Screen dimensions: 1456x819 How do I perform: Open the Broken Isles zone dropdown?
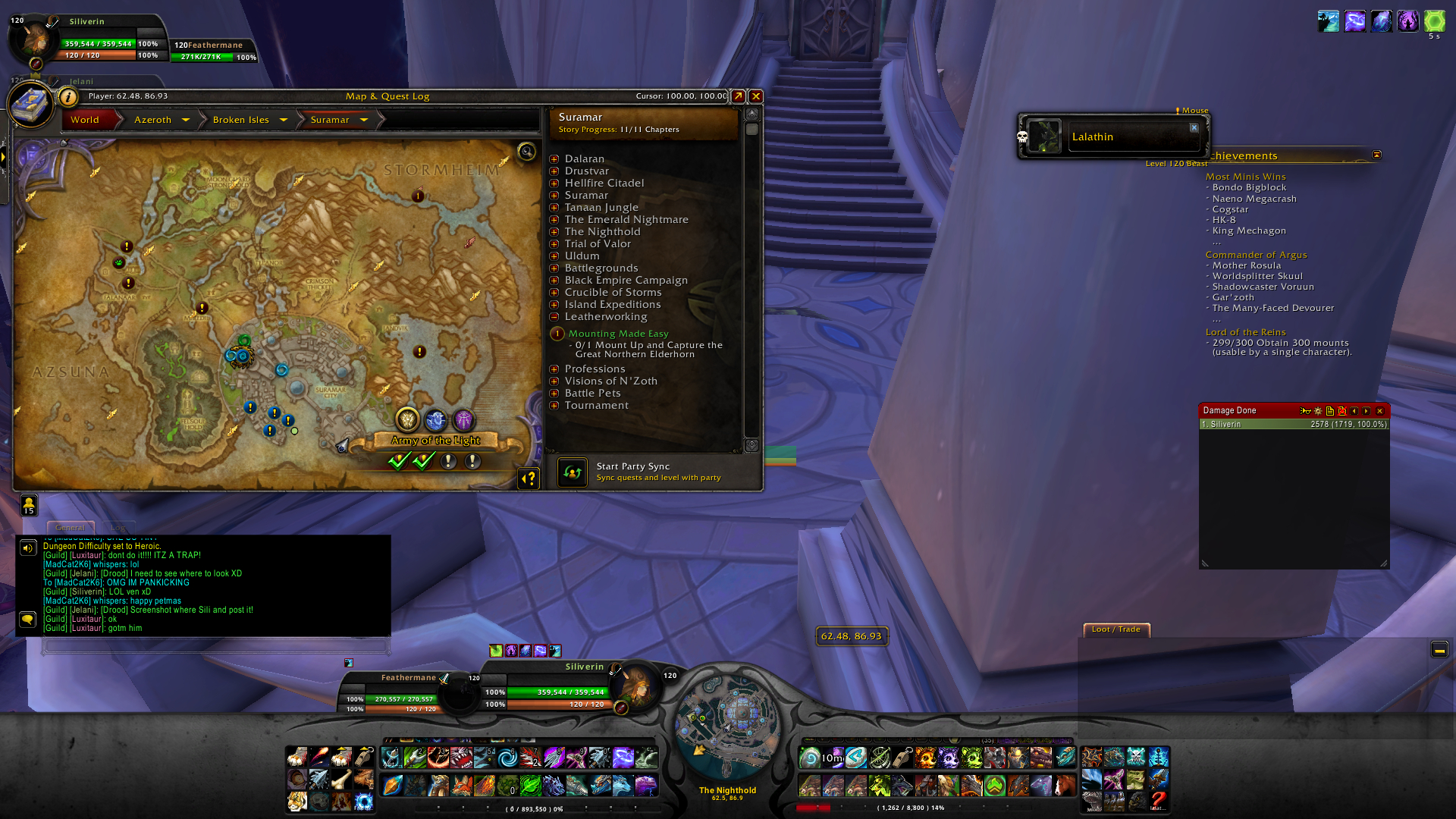pyautogui.click(x=283, y=120)
